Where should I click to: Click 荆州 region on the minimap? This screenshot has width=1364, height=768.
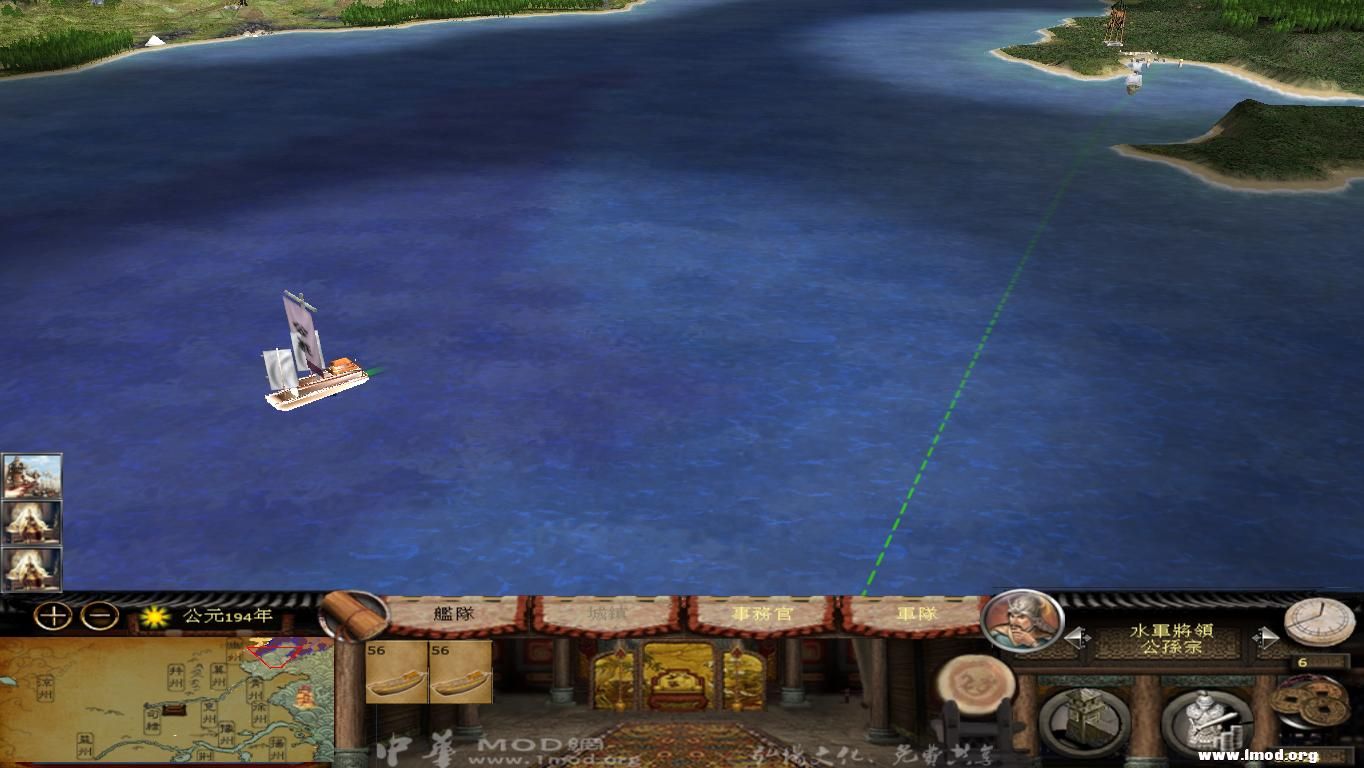tap(205, 754)
